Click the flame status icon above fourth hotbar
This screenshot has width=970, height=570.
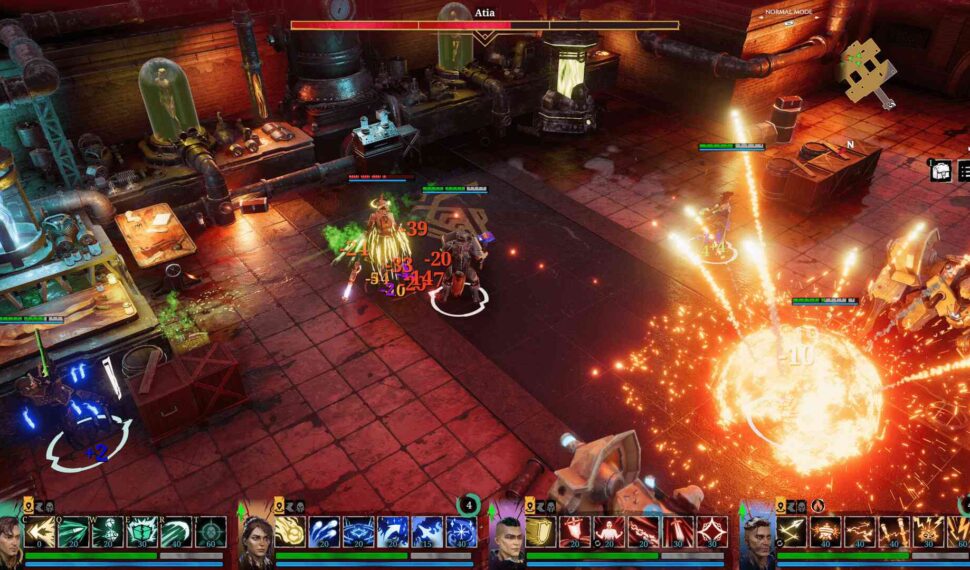[x=817, y=506]
